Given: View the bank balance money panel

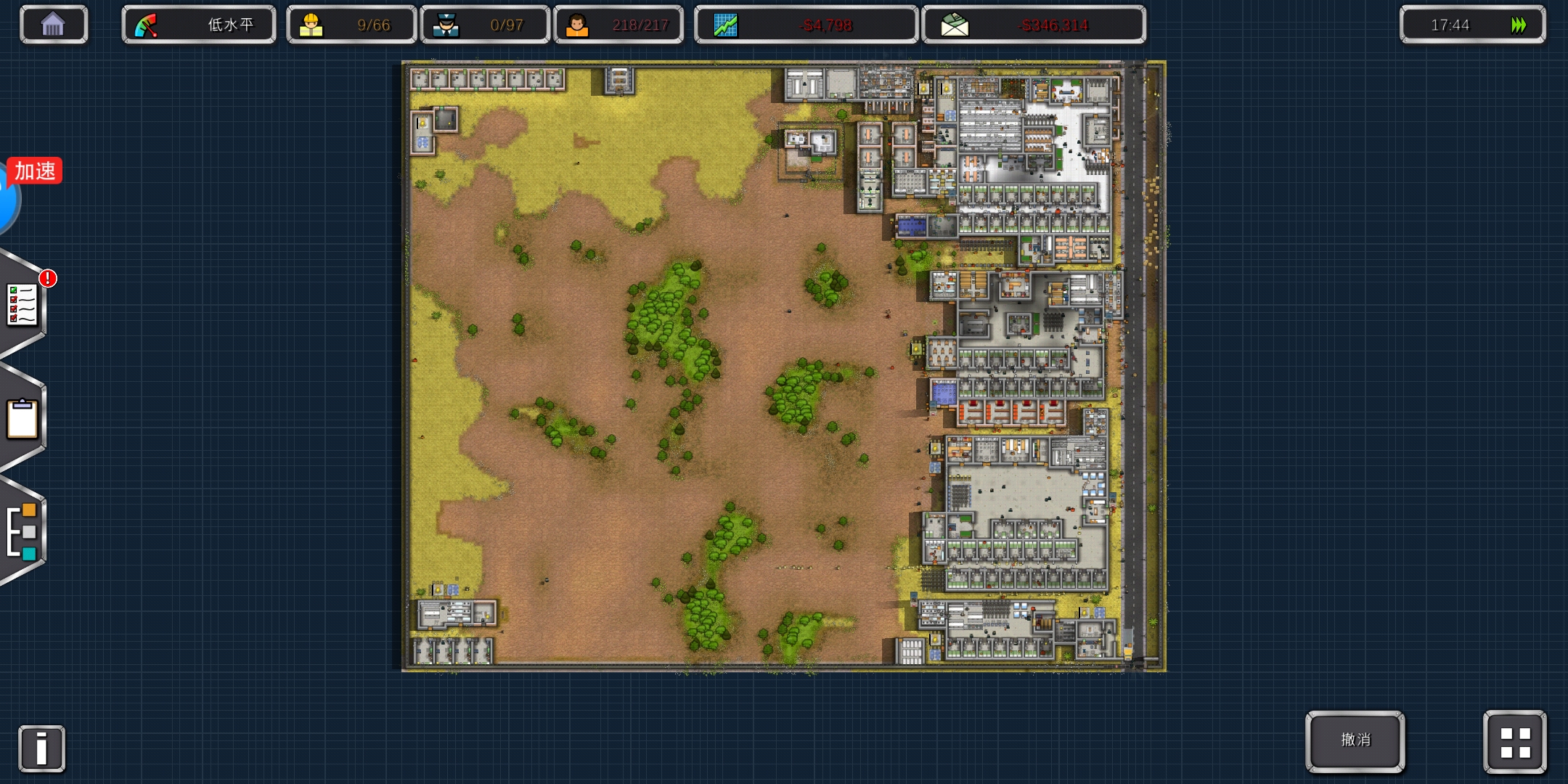Looking at the screenshot, I should pos(1033,25).
